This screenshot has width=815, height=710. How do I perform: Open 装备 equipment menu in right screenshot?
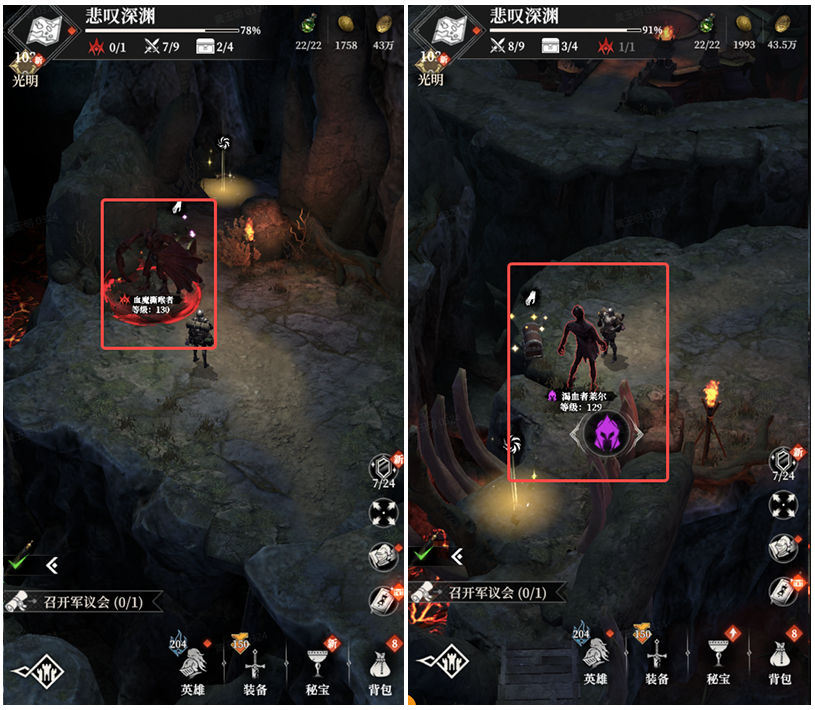coord(656,661)
